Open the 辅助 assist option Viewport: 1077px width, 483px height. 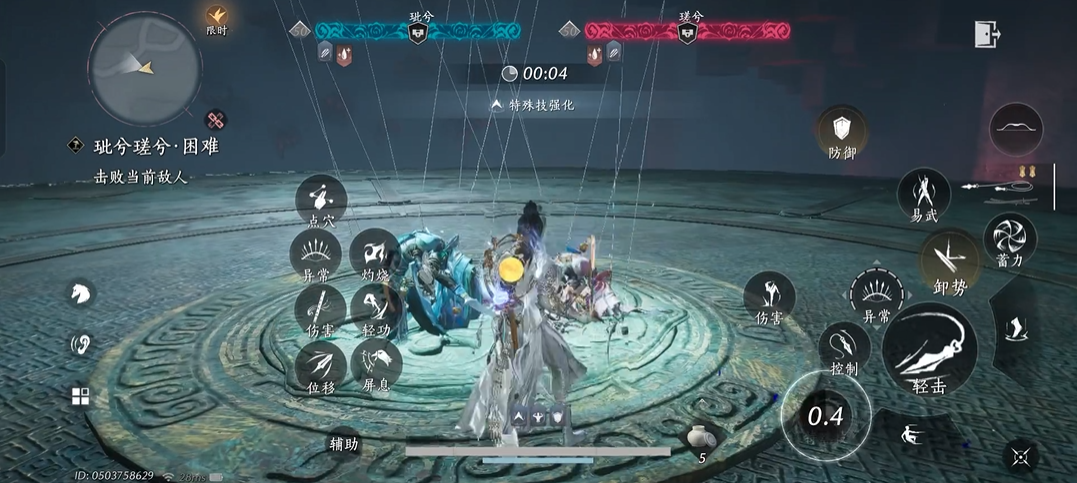(344, 444)
